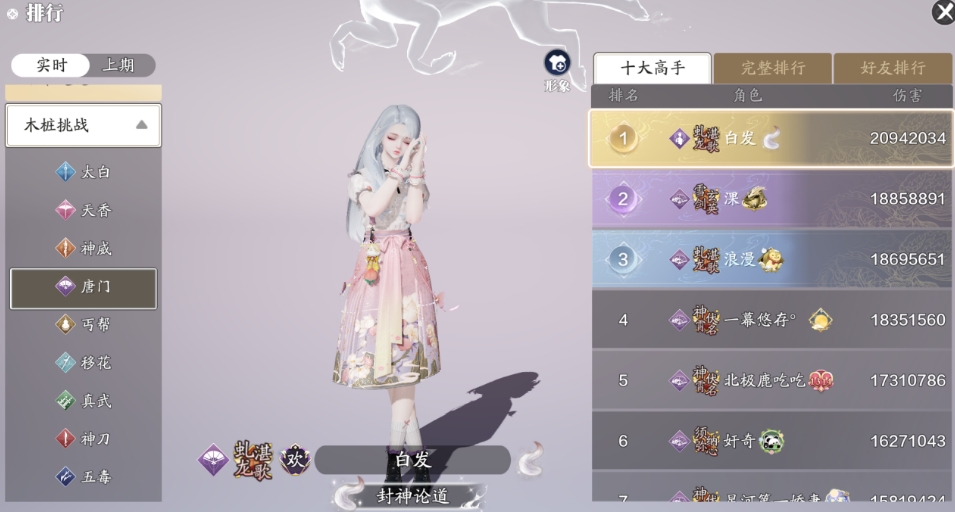This screenshot has width=955, height=512.
Task: Select the 移花 class entry
Action: tap(84, 363)
